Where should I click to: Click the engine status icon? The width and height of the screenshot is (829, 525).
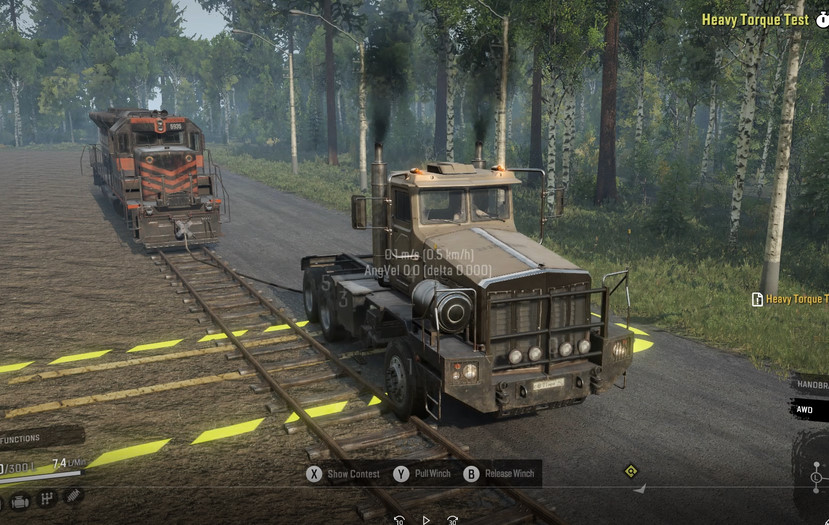click(20, 499)
